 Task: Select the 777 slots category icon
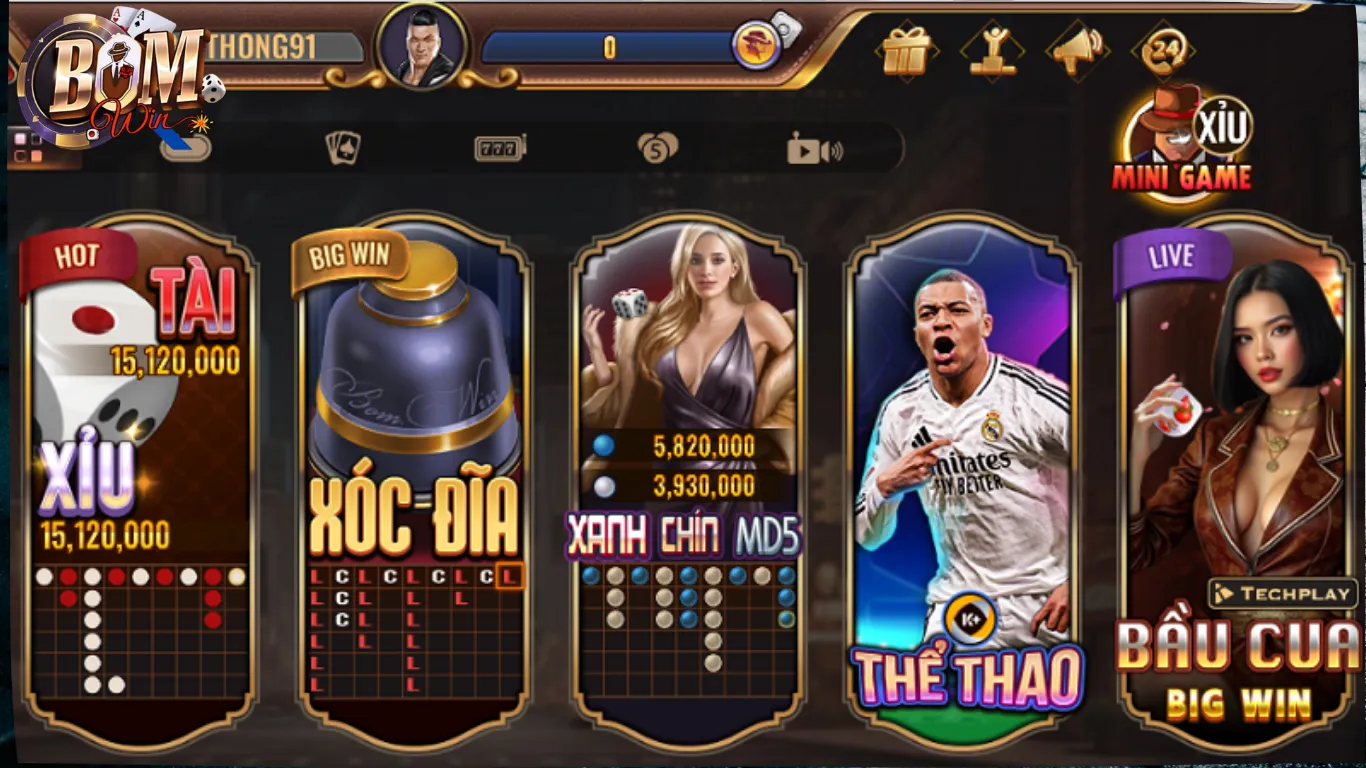pyautogui.click(x=500, y=148)
